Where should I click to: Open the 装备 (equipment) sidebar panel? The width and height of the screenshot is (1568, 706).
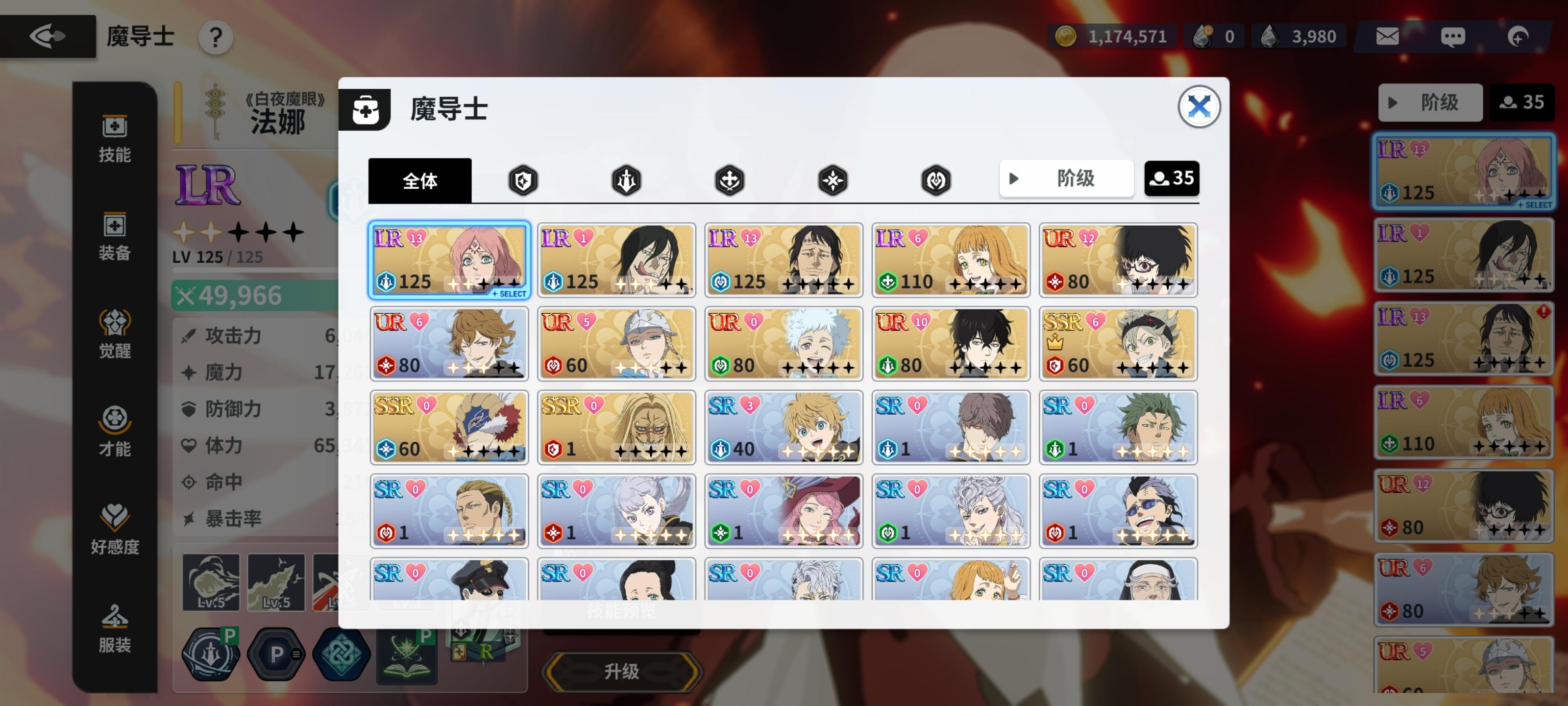point(116,238)
